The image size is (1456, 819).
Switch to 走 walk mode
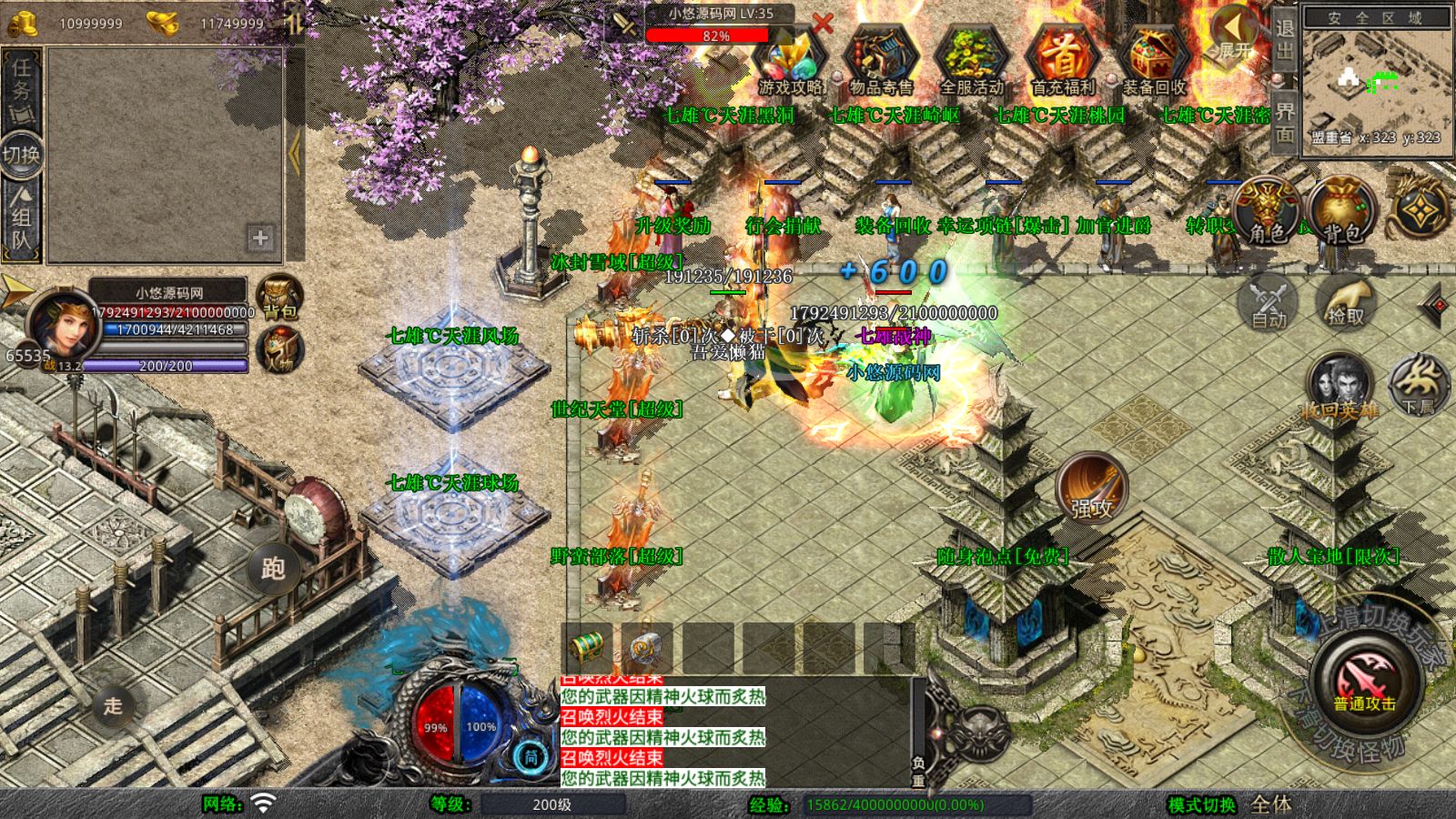tap(113, 705)
